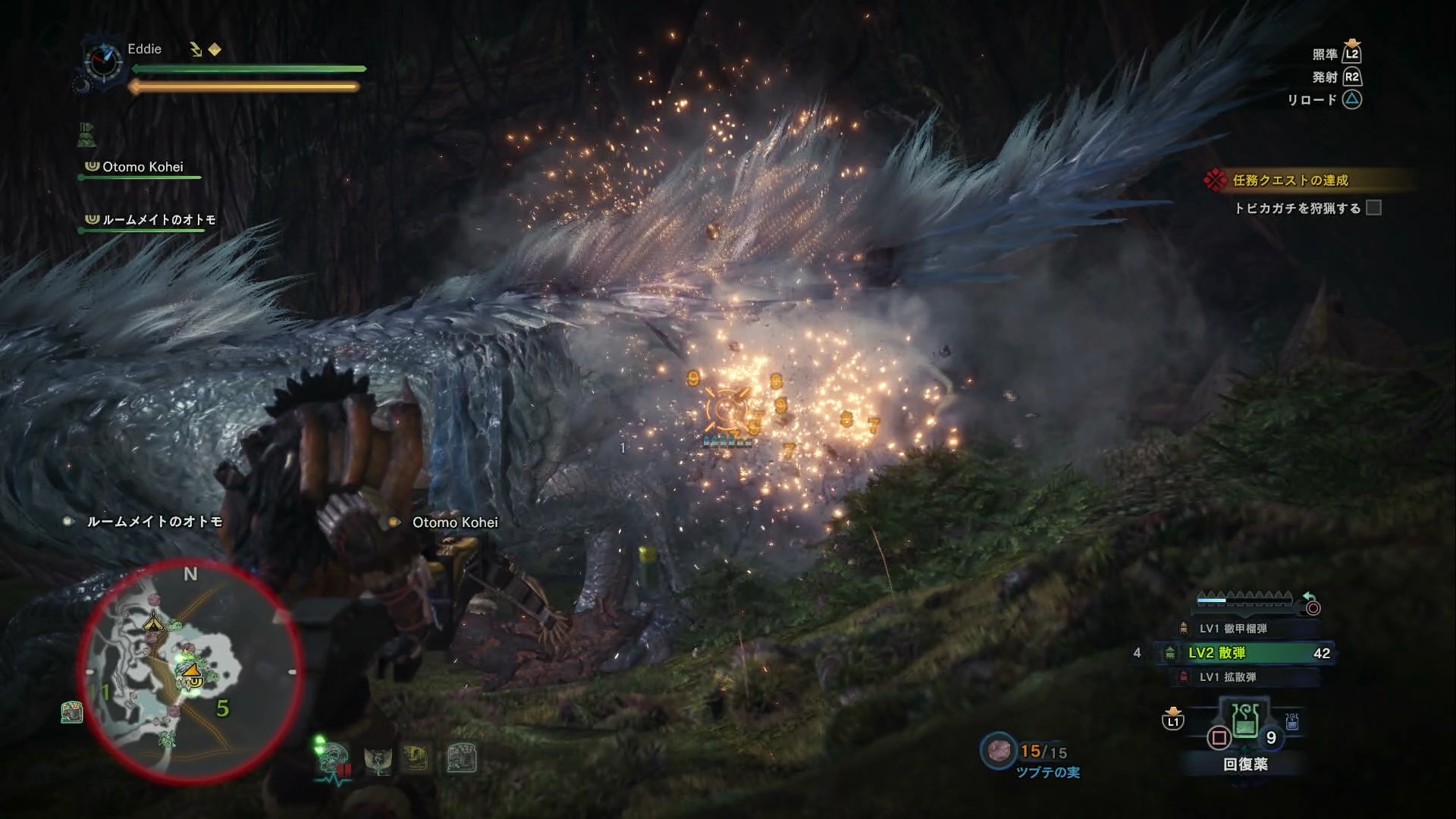Screen dimensions: 1456x819
Task: Choose the LV1 拡散弾 ammo entry
Action: pyautogui.click(x=1227, y=677)
